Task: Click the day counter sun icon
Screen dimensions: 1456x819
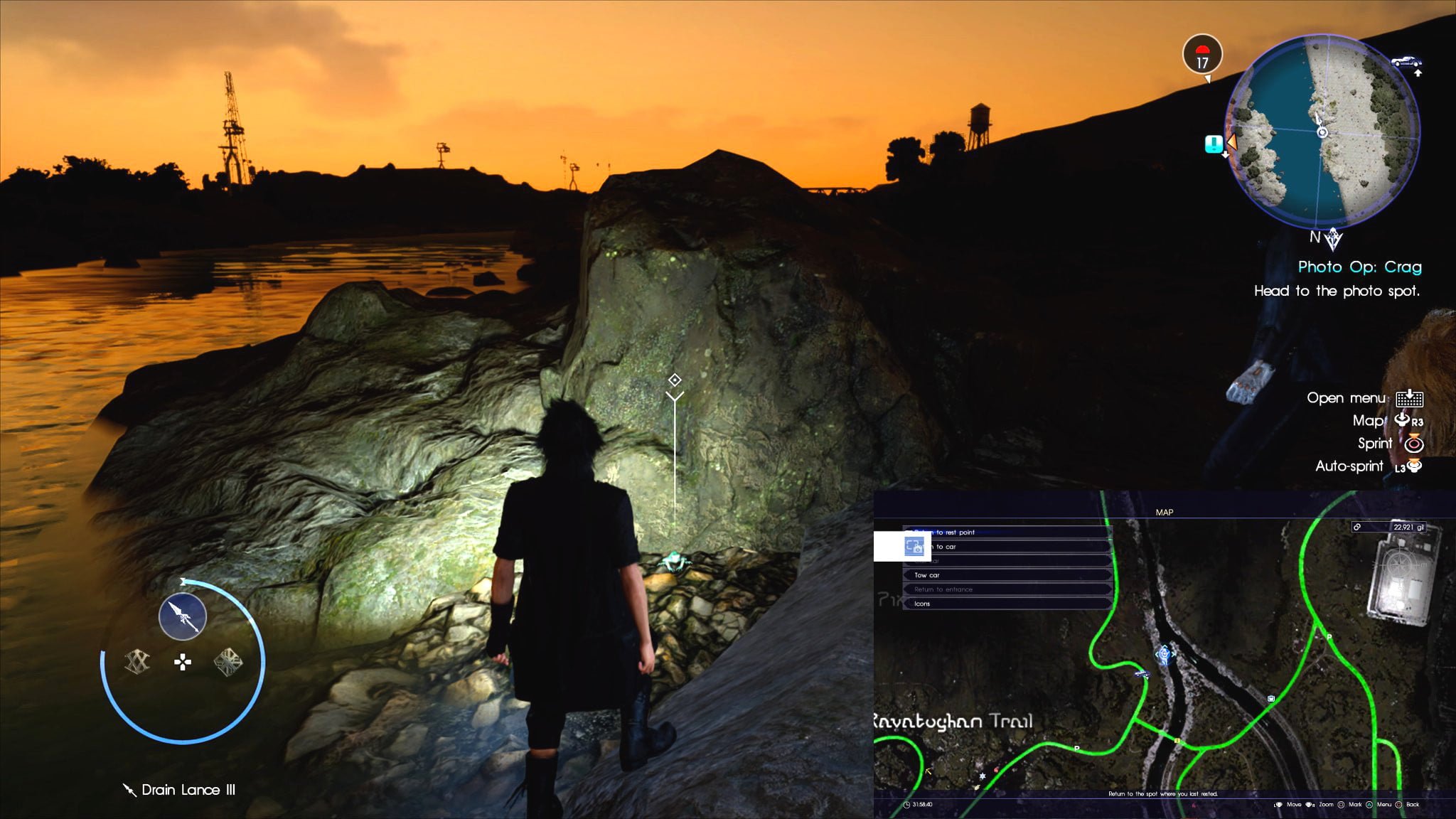Action: click(x=1202, y=55)
